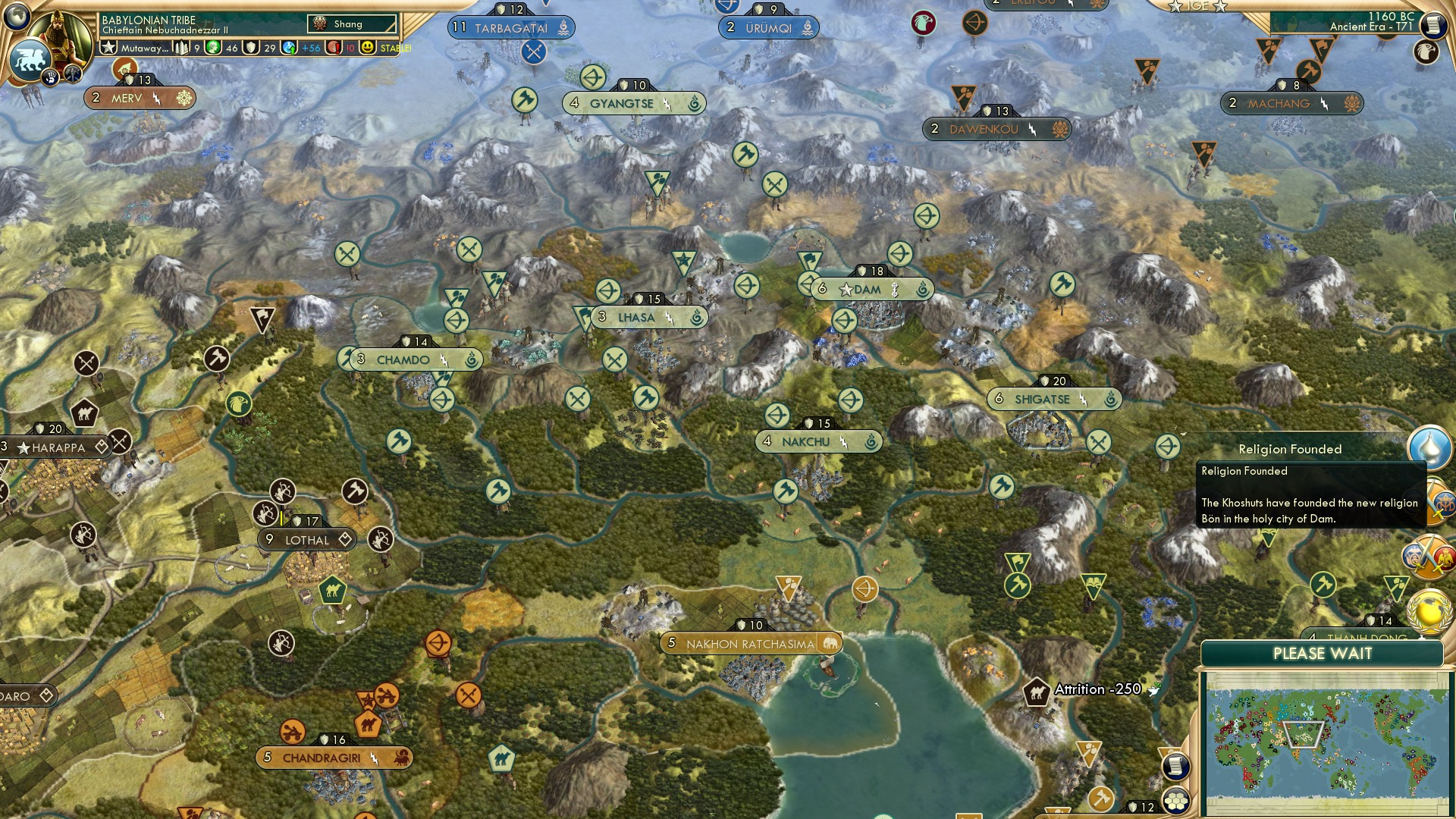The width and height of the screenshot is (1456, 819).
Task: Open the Shang selector in the top bar
Action: (x=353, y=24)
